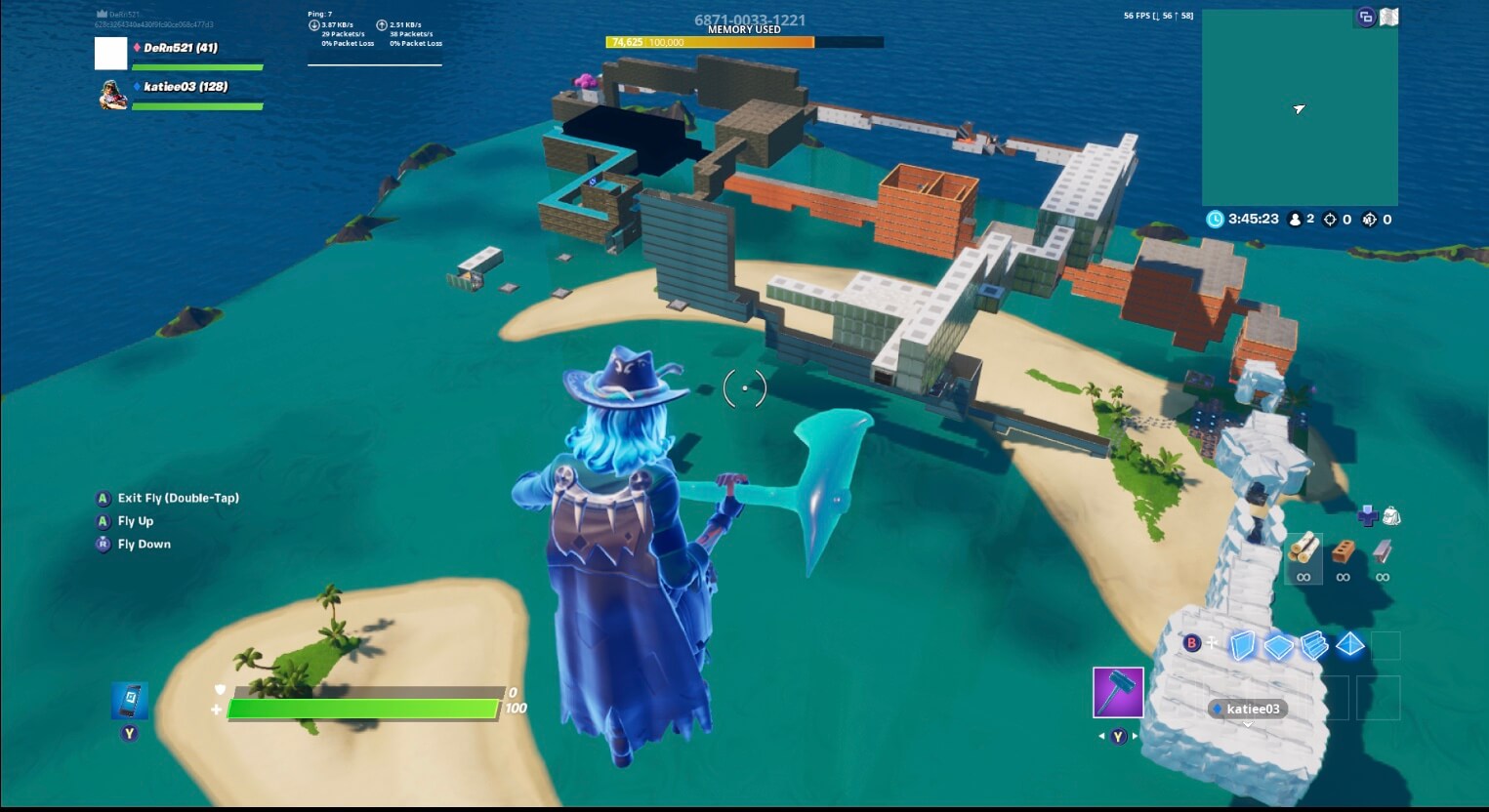Expand katiee03's nameplate chevron
The width and height of the screenshot is (1489, 812).
tap(1247, 724)
